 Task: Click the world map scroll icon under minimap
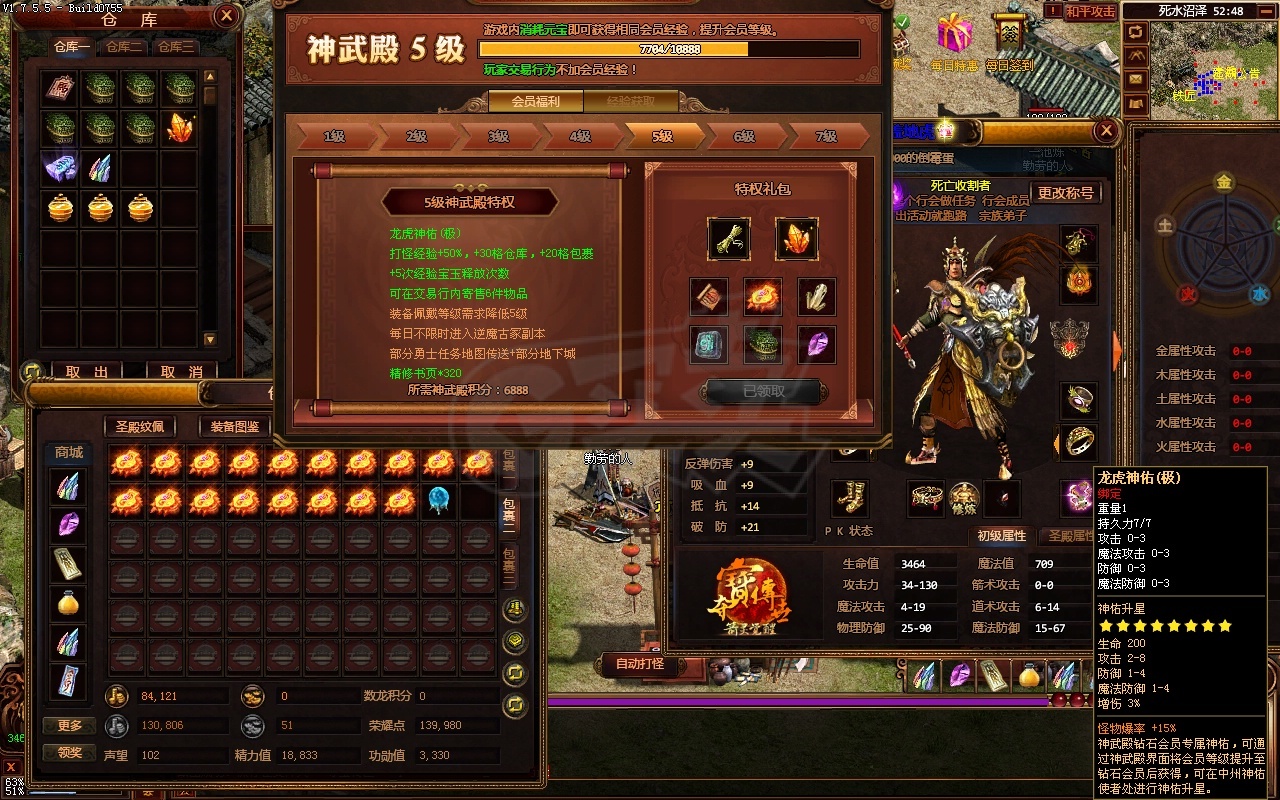[1135, 101]
